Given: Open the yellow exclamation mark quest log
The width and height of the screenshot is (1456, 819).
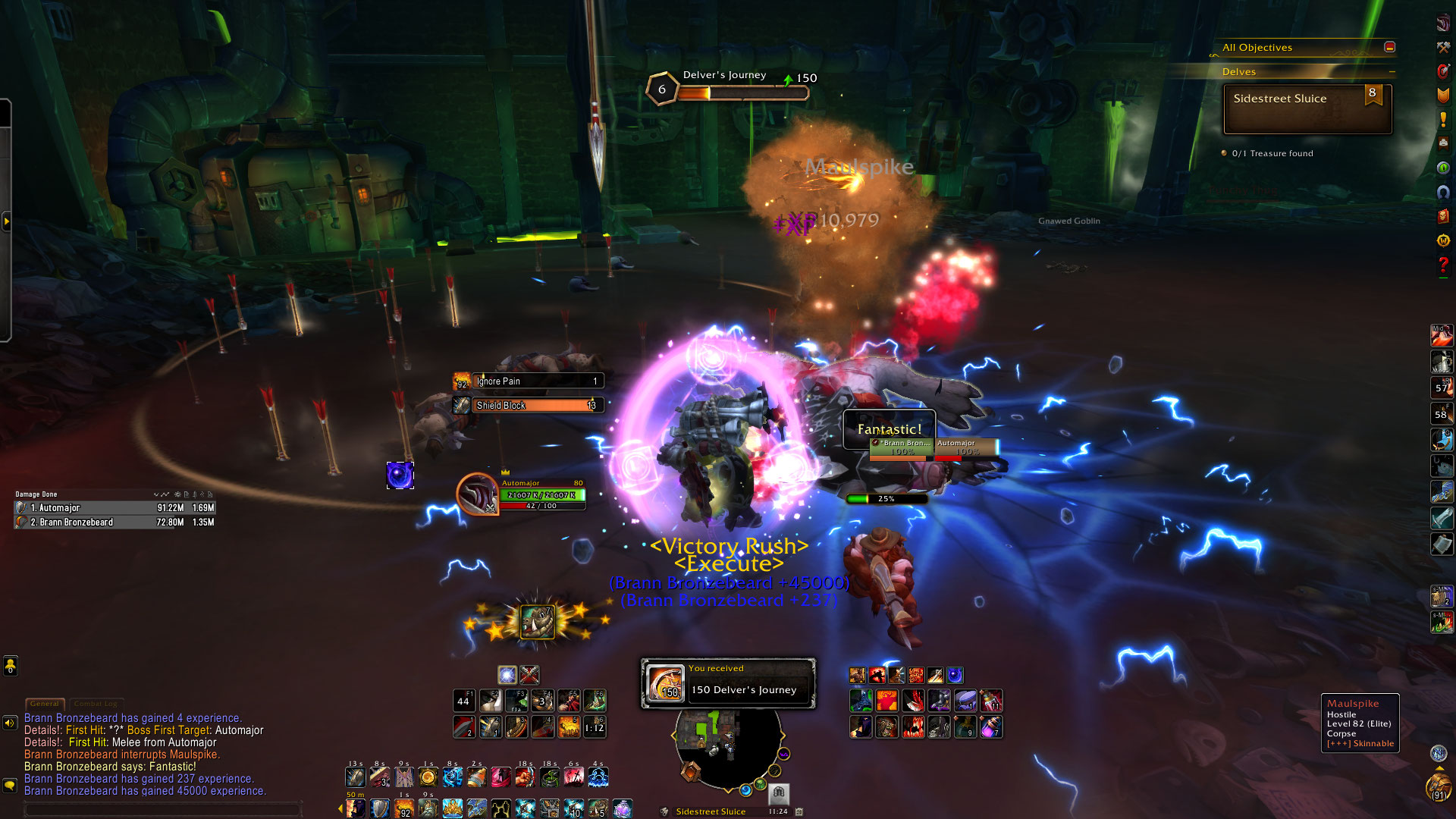Looking at the screenshot, I should pyautogui.click(x=1442, y=120).
